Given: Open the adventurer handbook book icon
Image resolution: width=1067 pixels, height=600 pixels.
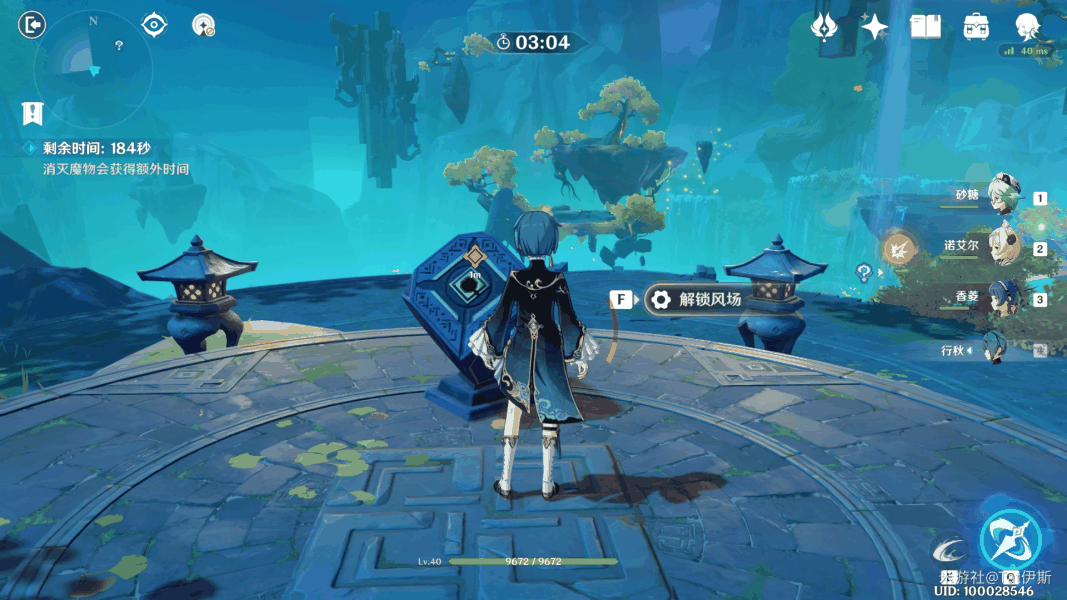Looking at the screenshot, I should [925, 27].
